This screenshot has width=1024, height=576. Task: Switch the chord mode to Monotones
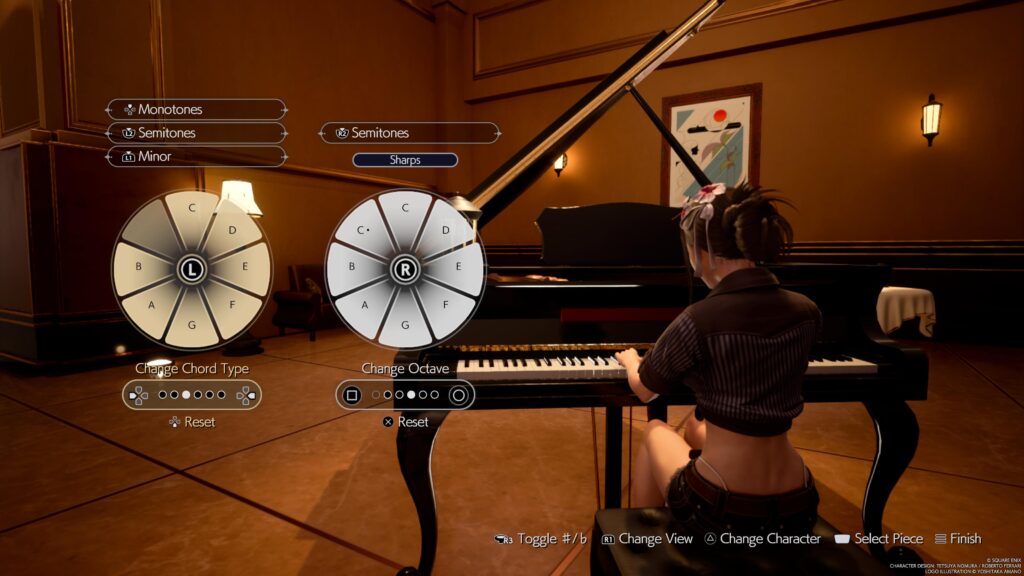point(196,109)
